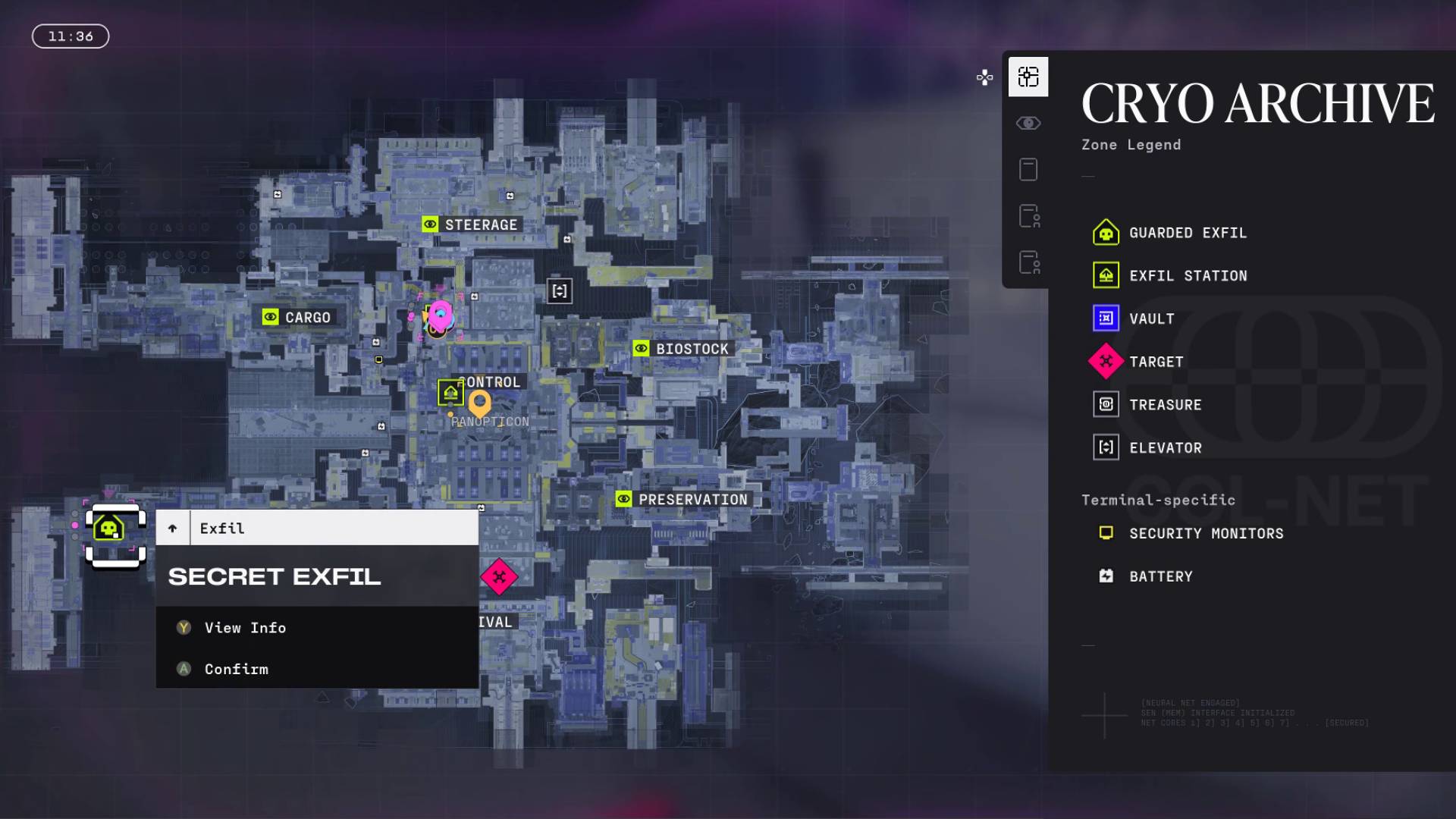Select the Exfil Station legend icon
The height and width of the screenshot is (819, 1456).
coord(1106,275)
